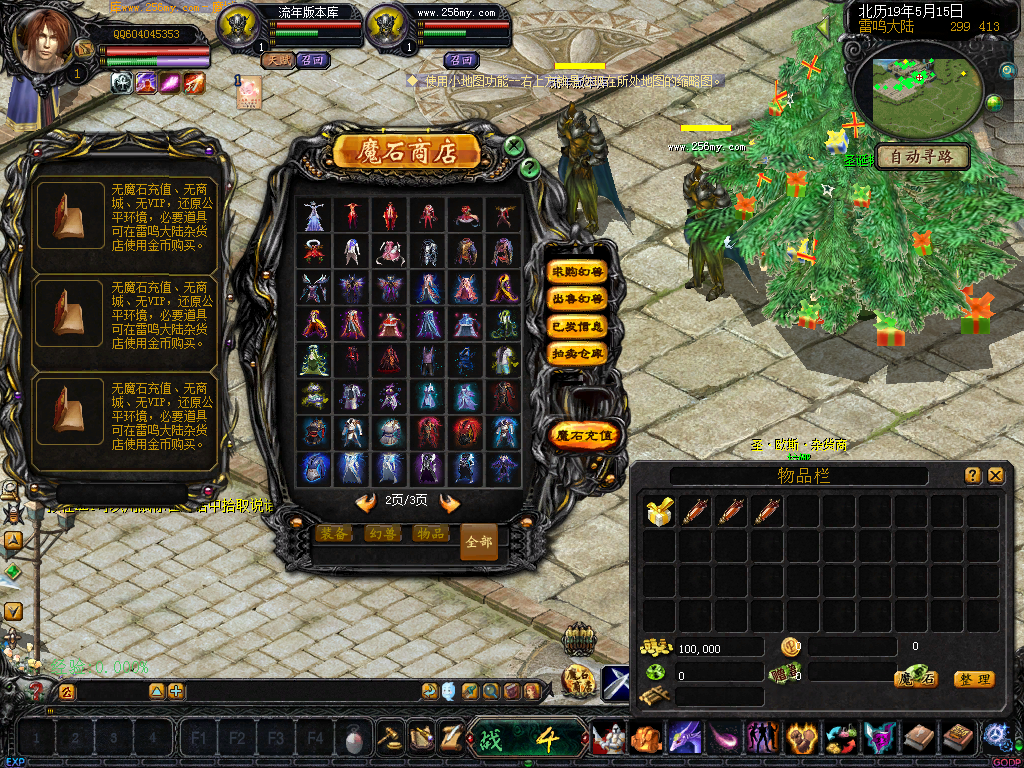Go to the previous shop page arrow
Screen dimensions: 1024x768
coord(366,502)
